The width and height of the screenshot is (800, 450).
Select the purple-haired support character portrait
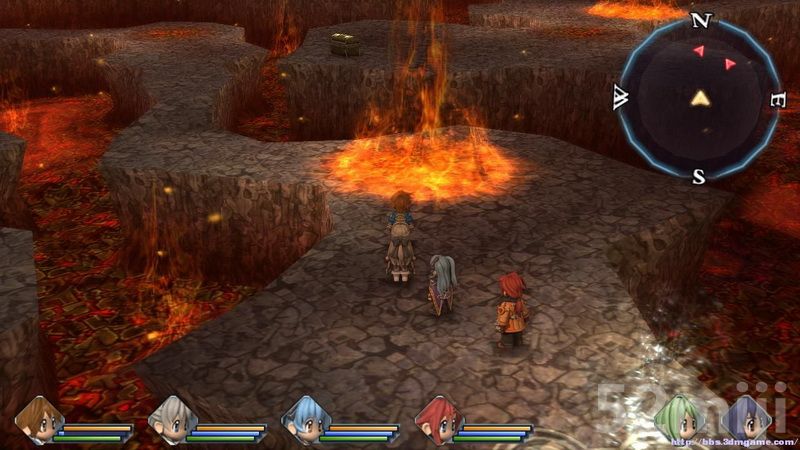(x=747, y=419)
